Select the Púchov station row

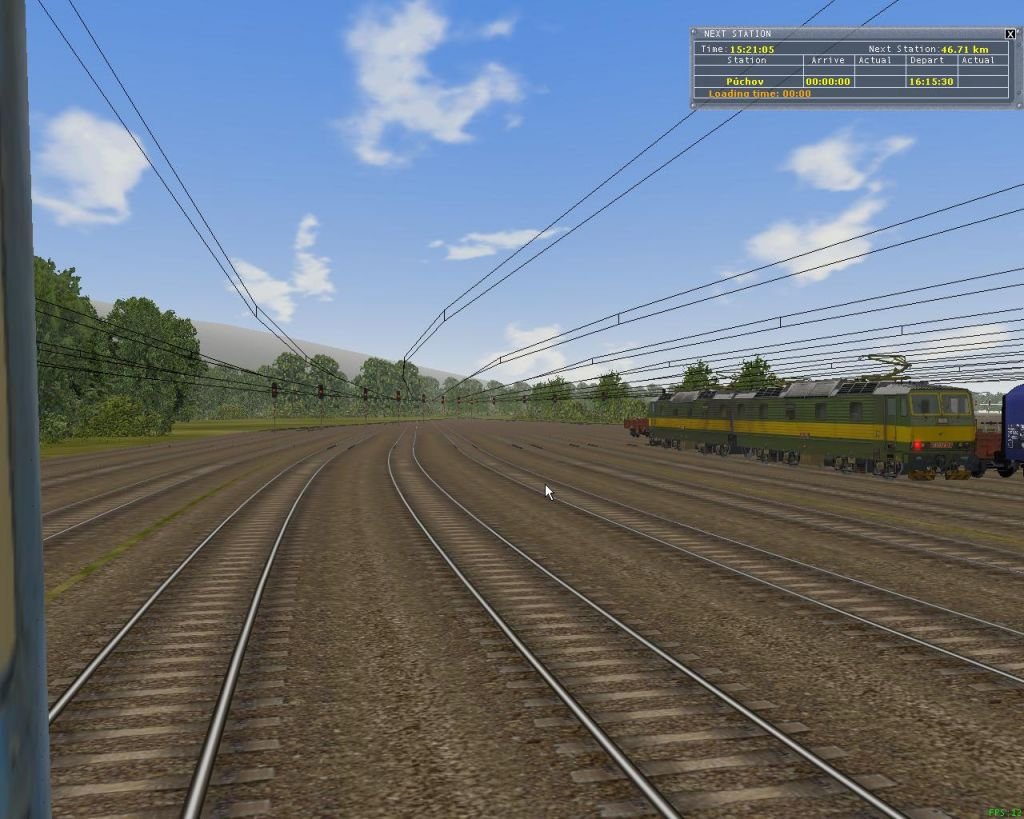point(746,82)
